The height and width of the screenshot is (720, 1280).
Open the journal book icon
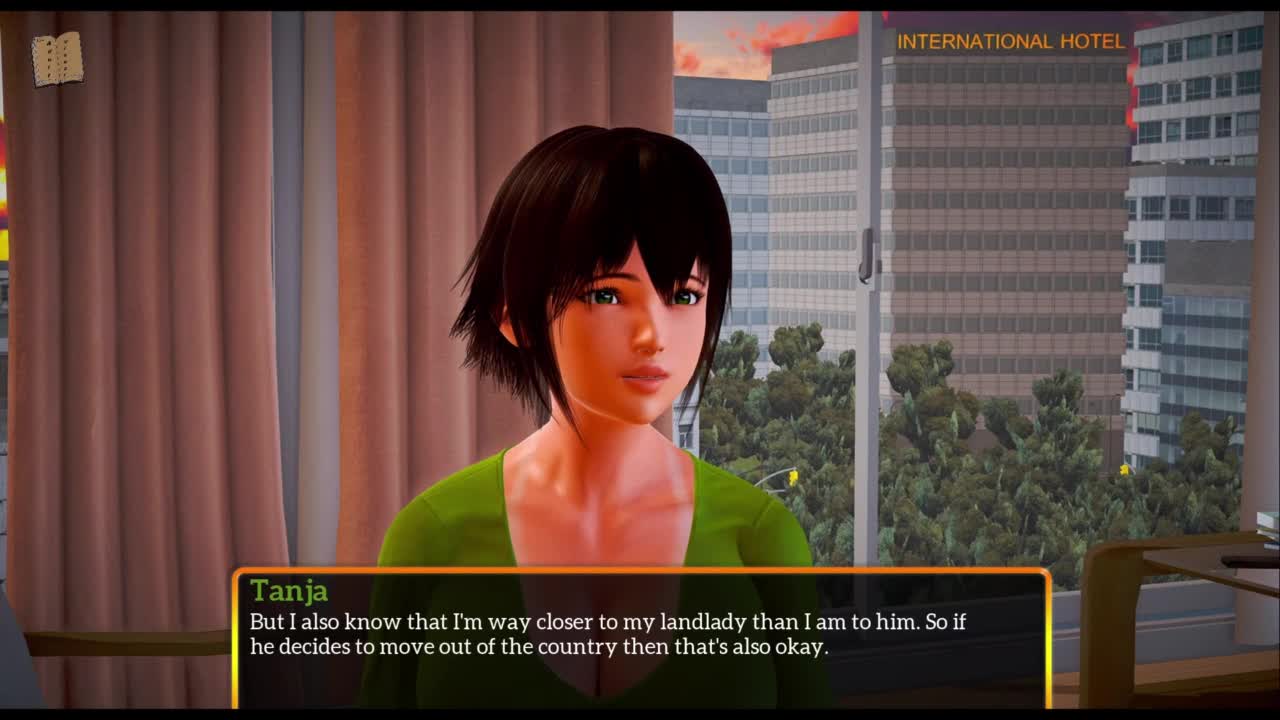(57, 59)
